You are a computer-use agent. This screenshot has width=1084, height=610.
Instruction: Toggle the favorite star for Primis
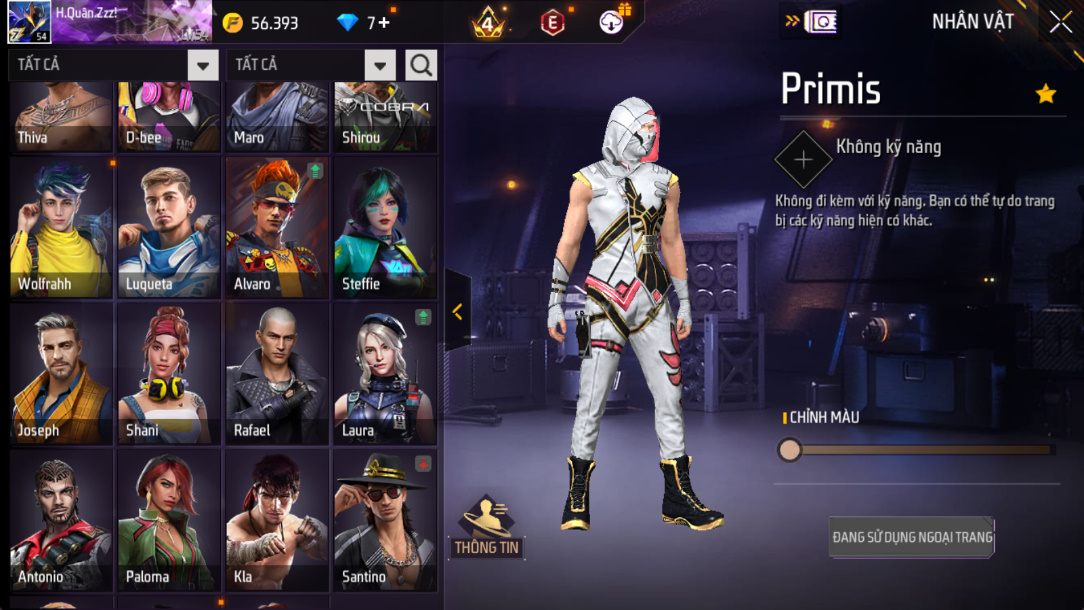click(1046, 94)
